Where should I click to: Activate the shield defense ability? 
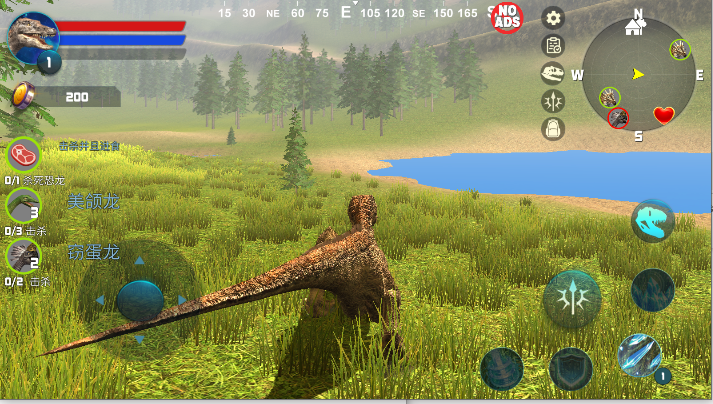point(571,369)
